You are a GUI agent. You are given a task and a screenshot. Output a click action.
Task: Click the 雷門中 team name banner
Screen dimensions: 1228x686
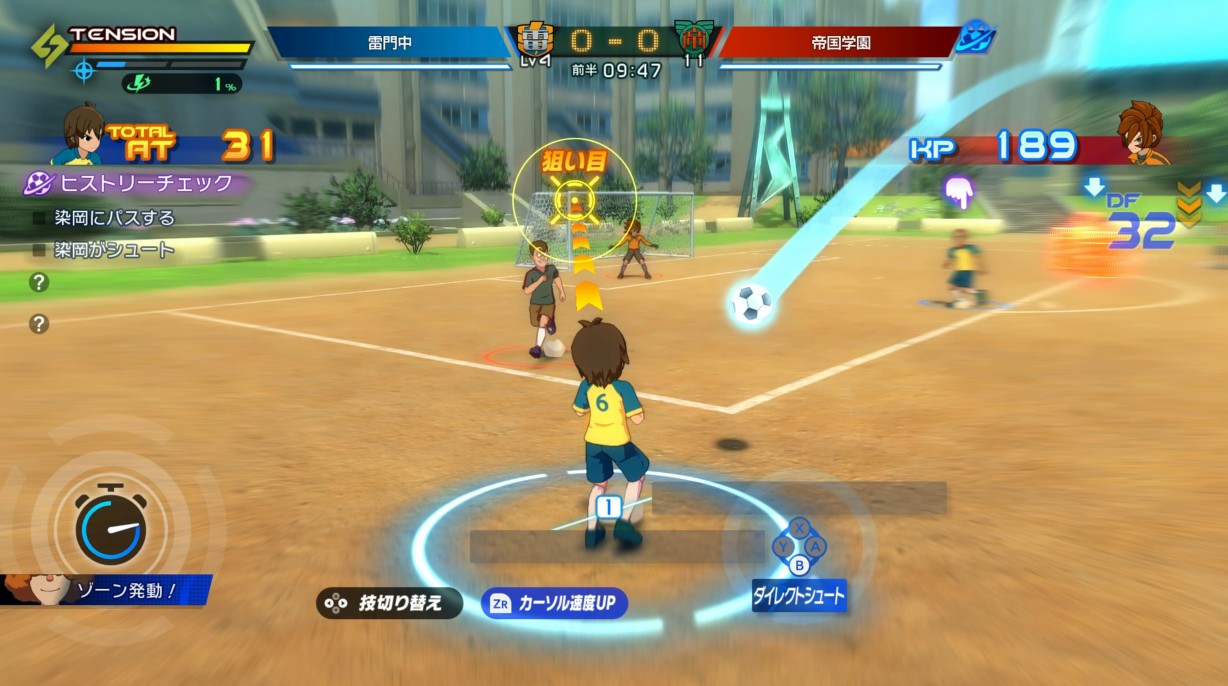pos(390,43)
